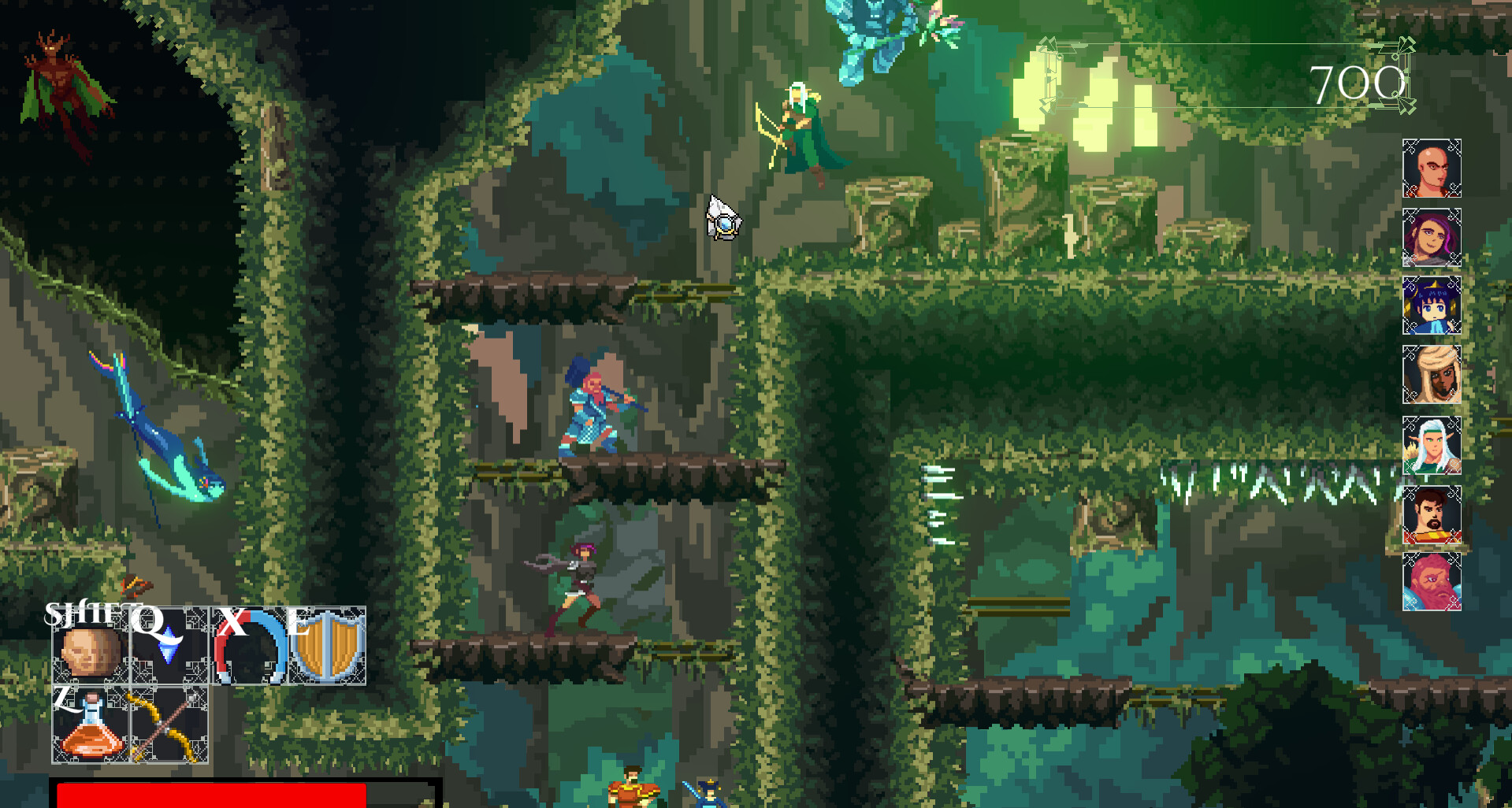Click the purple-haired character portrait
Viewport: 1512px width, 808px height.
(x=1431, y=238)
